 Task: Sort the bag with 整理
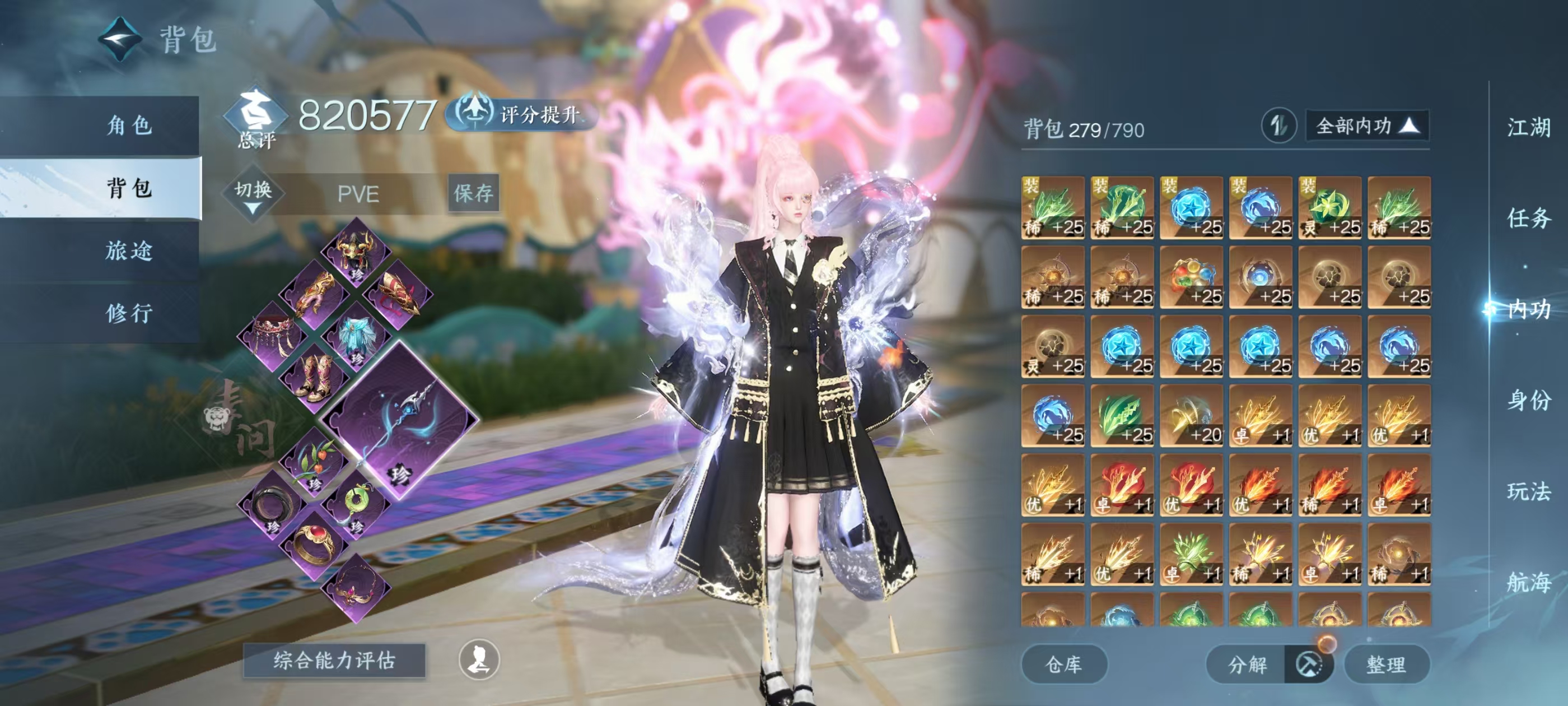(x=1385, y=664)
